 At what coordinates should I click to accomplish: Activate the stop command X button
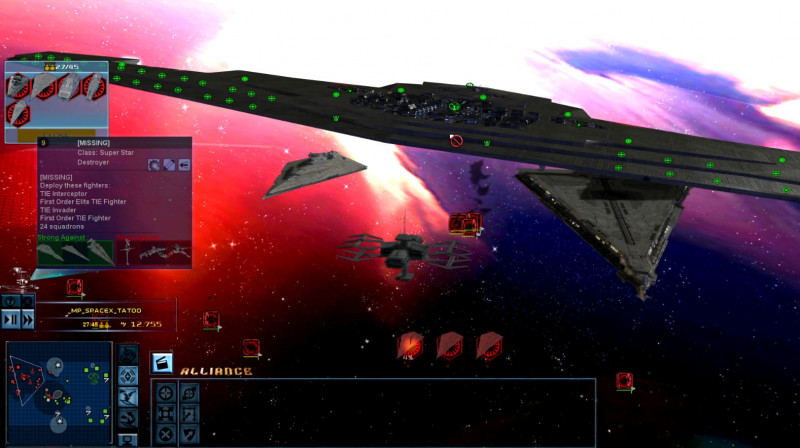(166, 433)
